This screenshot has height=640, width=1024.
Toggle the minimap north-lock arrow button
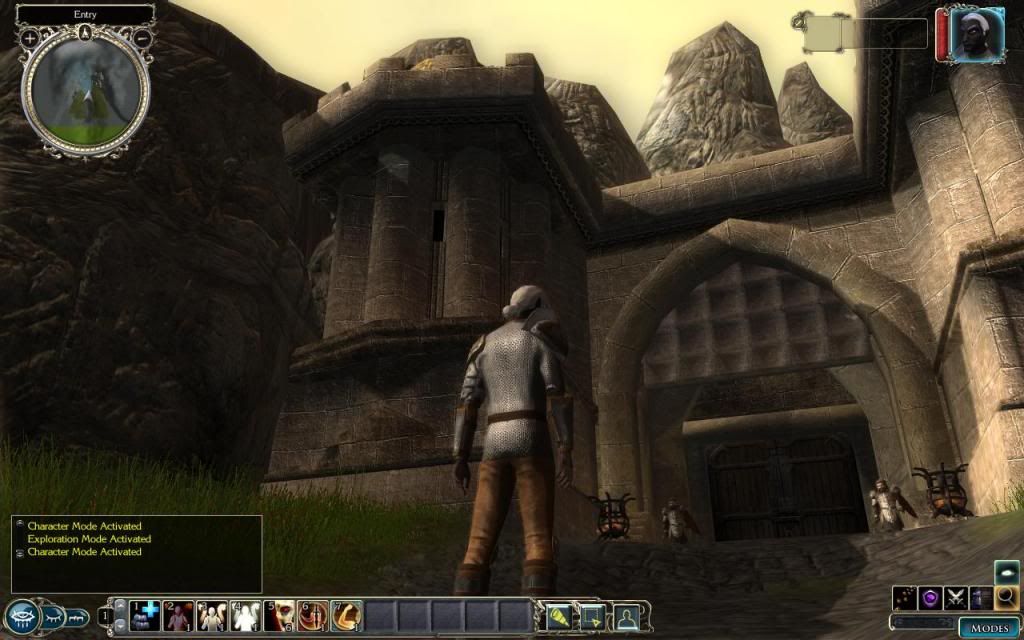[x=86, y=31]
